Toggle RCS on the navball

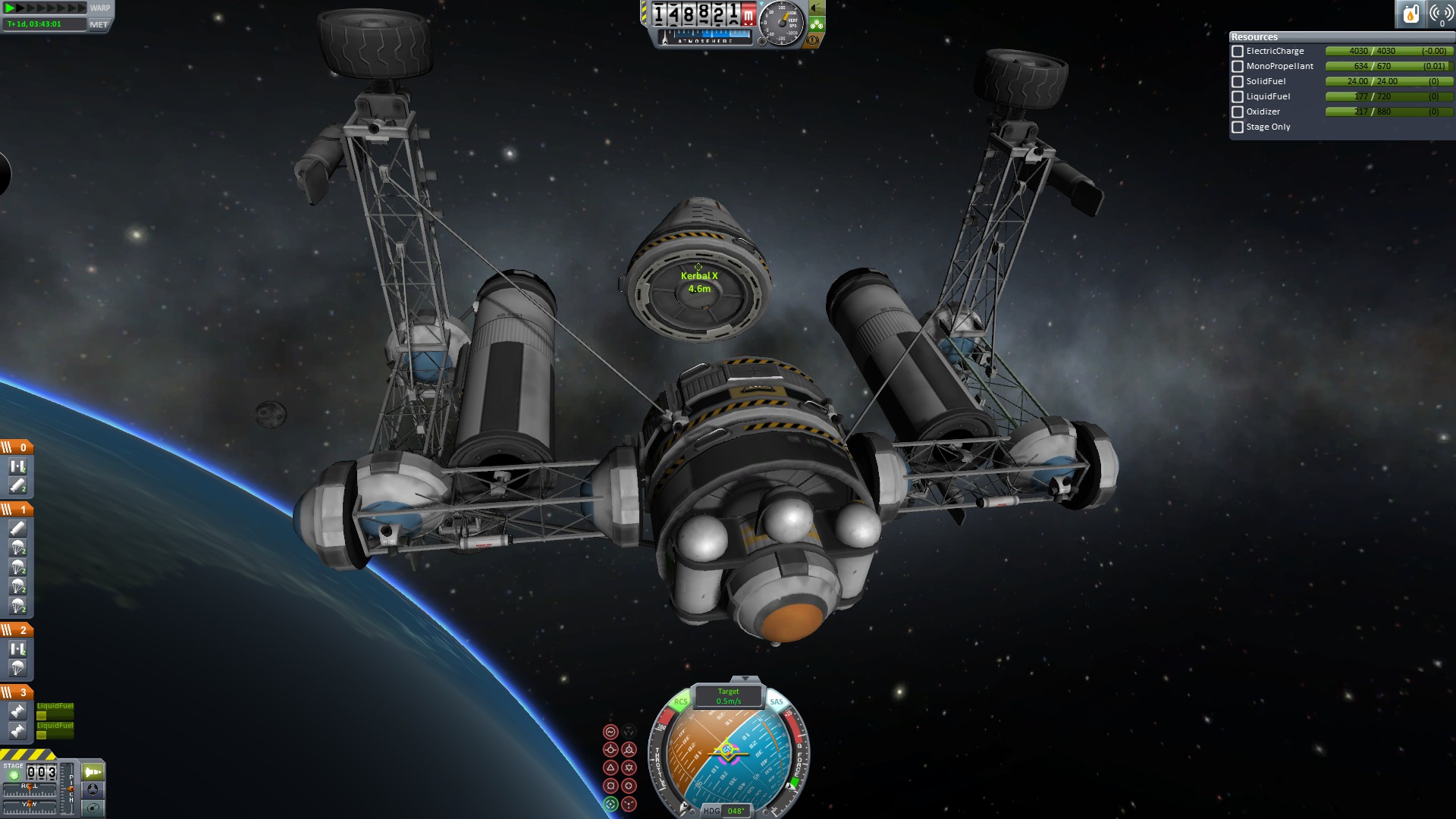click(x=680, y=702)
